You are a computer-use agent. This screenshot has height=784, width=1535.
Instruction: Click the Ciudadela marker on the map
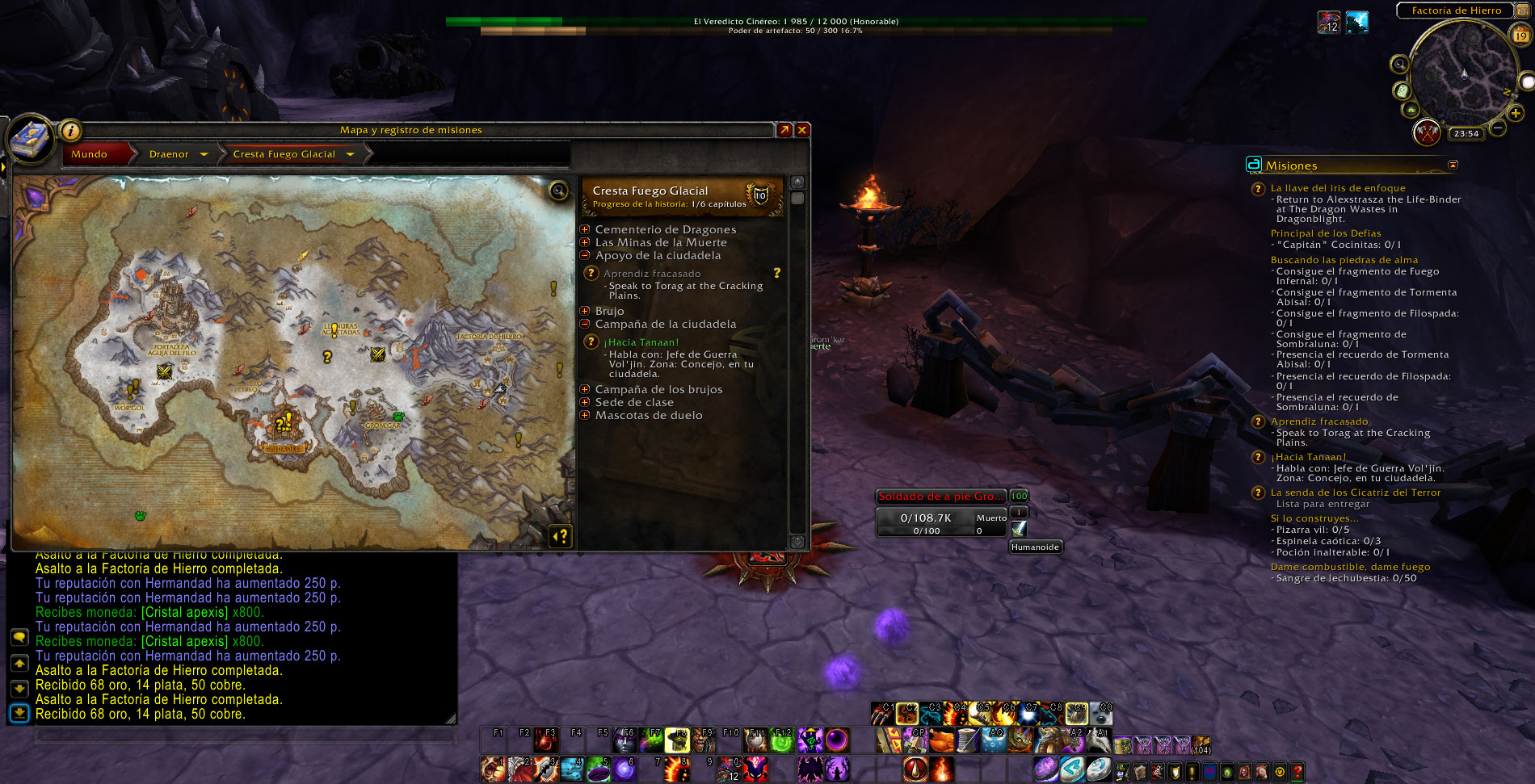[284, 447]
